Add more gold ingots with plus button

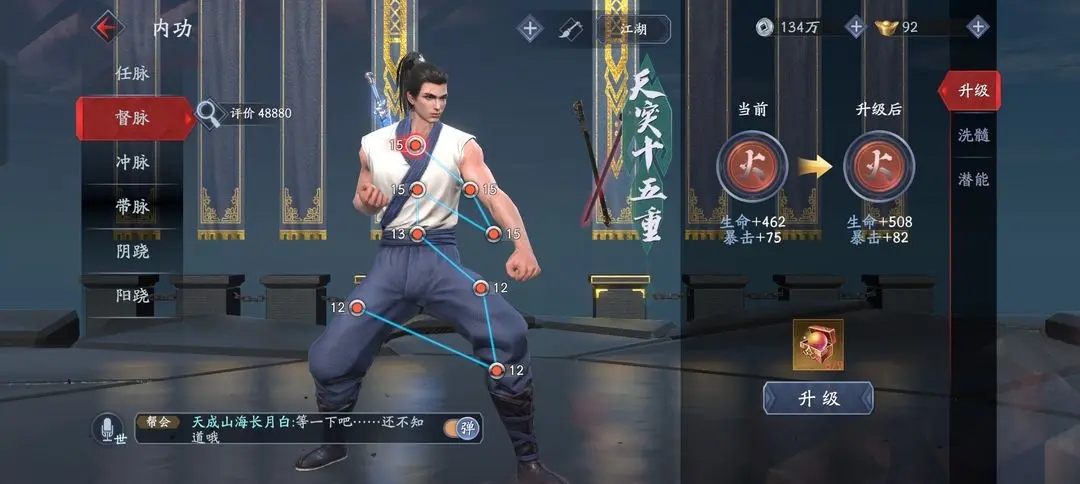pos(978,27)
